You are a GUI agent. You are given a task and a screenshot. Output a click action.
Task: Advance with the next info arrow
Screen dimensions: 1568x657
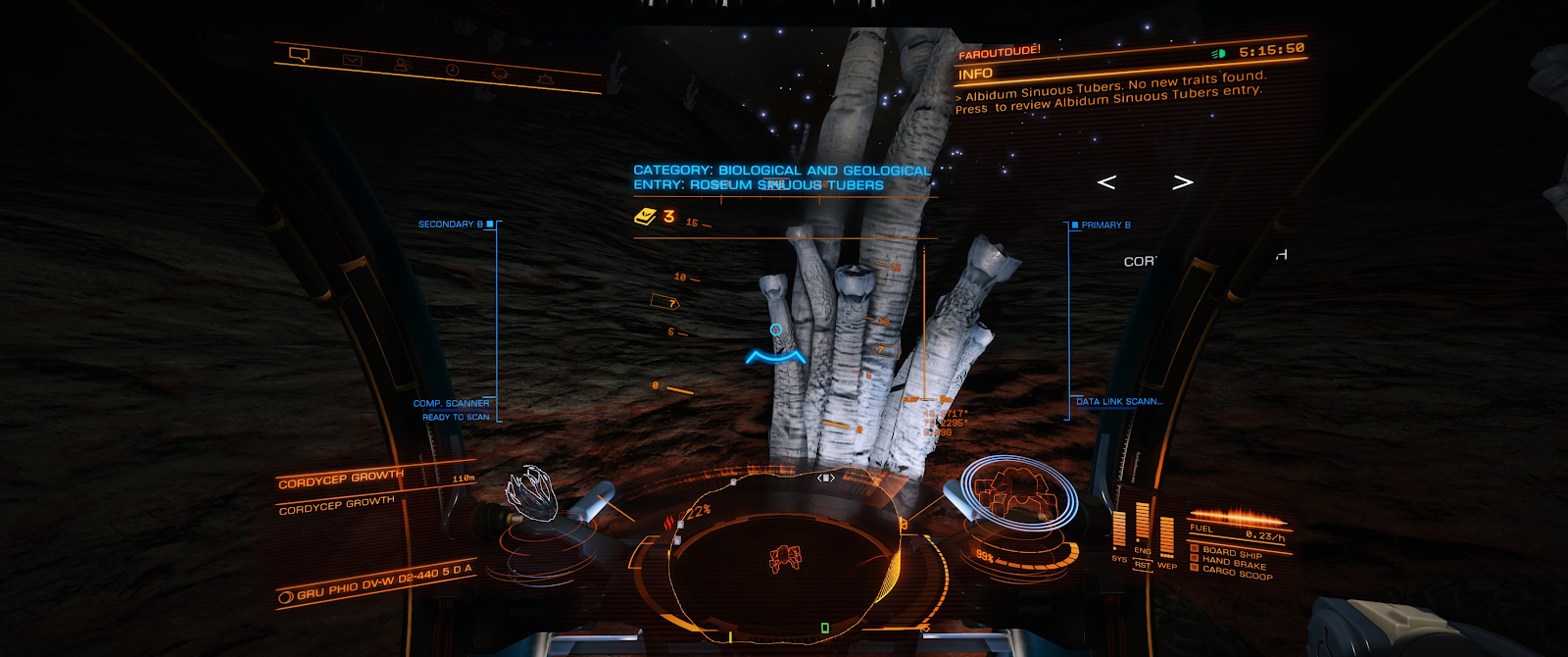point(1183,182)
